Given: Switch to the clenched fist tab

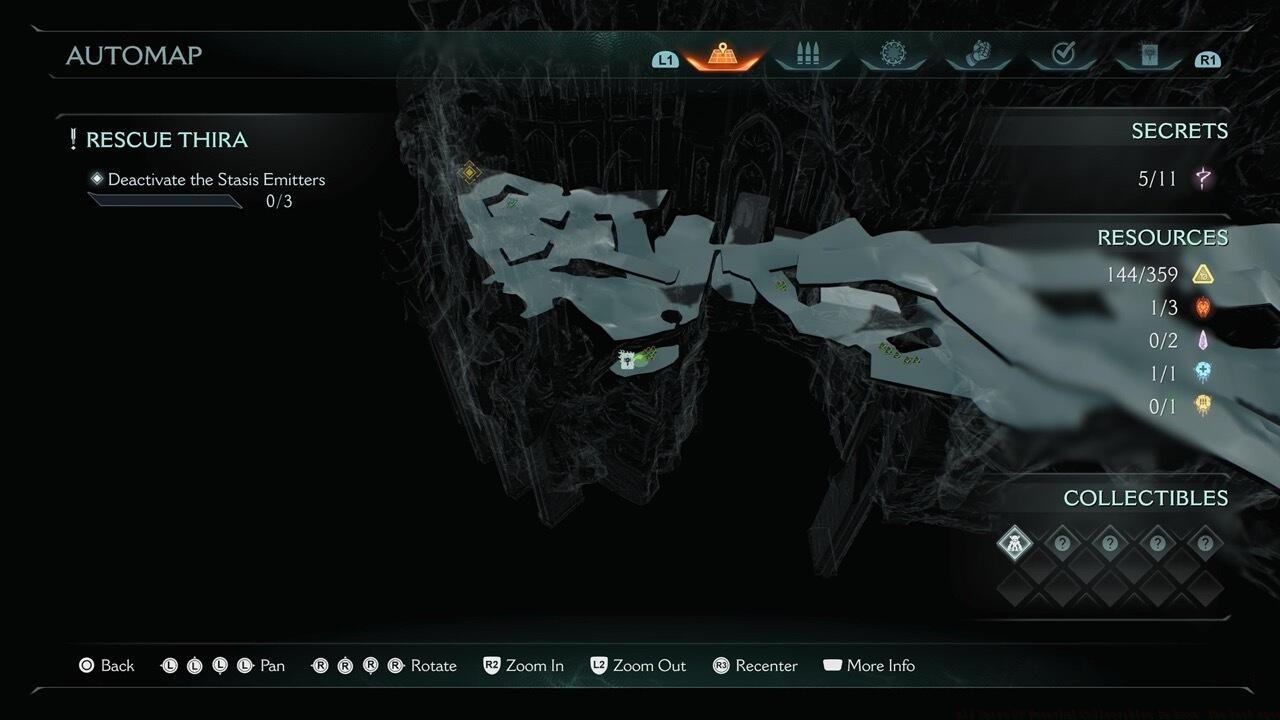Looking at the screenshot, I should tap(977, 56).
